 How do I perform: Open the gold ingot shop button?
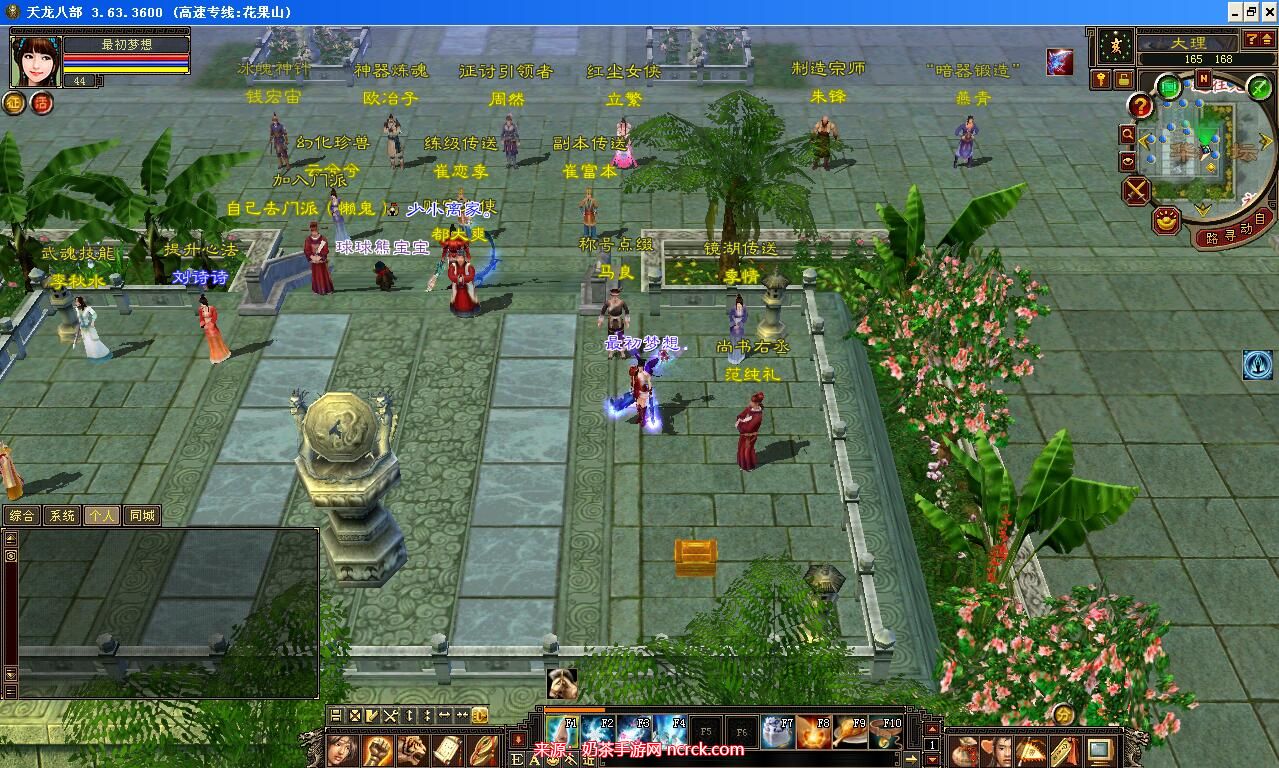[x=1166, y=220]
